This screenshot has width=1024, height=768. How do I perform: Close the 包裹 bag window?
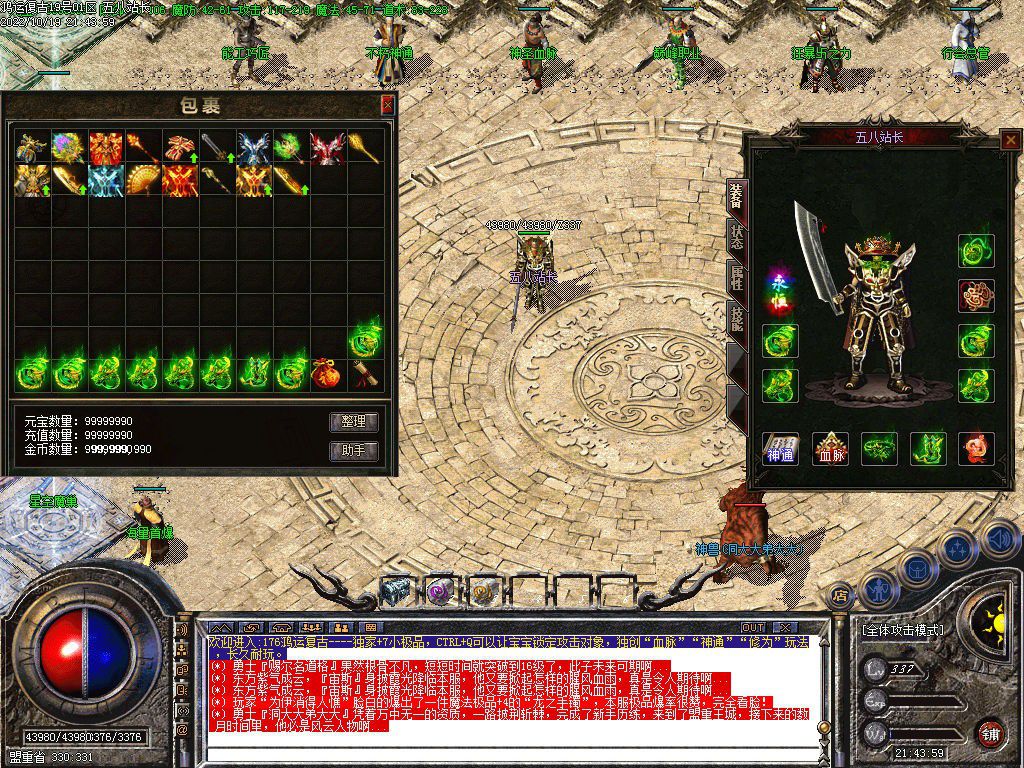[x=387, y=105]
